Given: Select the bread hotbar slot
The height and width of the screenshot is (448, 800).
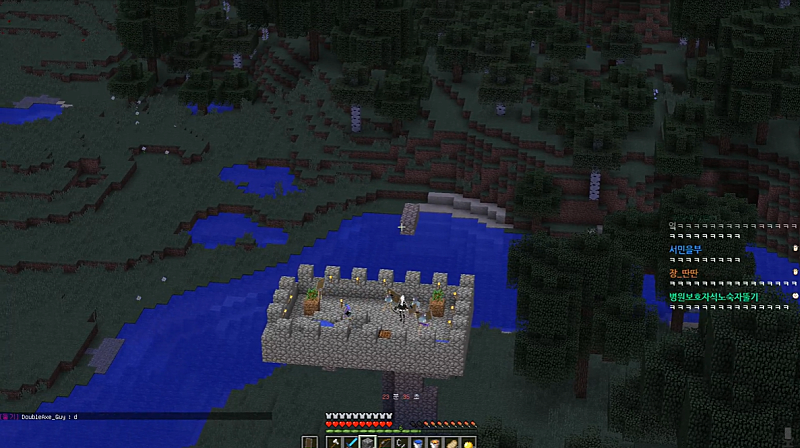Looking at the screenshot, I should (x=453, y=442).
